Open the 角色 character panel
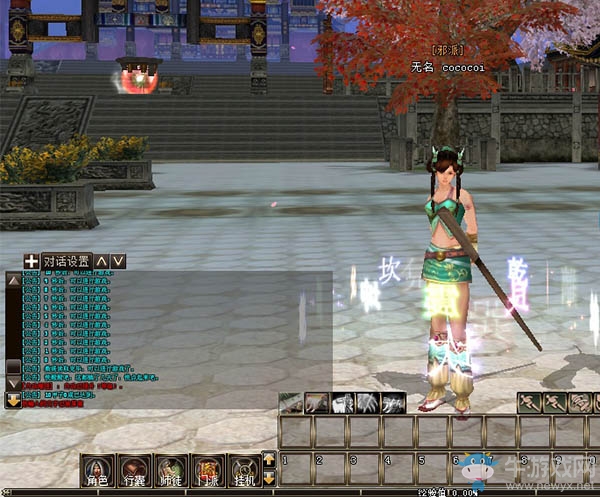This screenshot has width=600, height=497. click(x=97, y=469)
